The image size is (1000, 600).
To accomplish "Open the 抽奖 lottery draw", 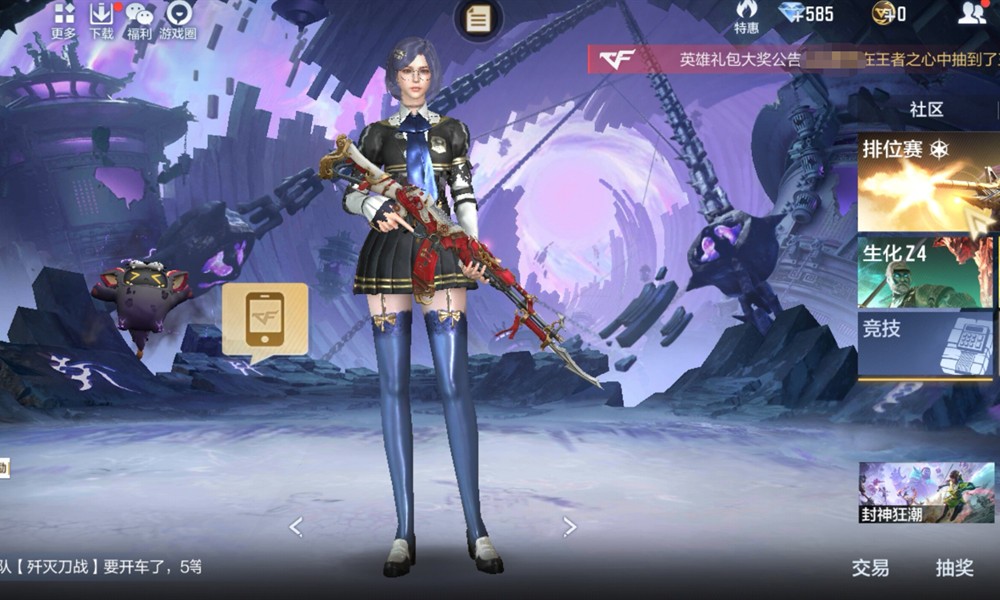I will (x=954, y=568).
